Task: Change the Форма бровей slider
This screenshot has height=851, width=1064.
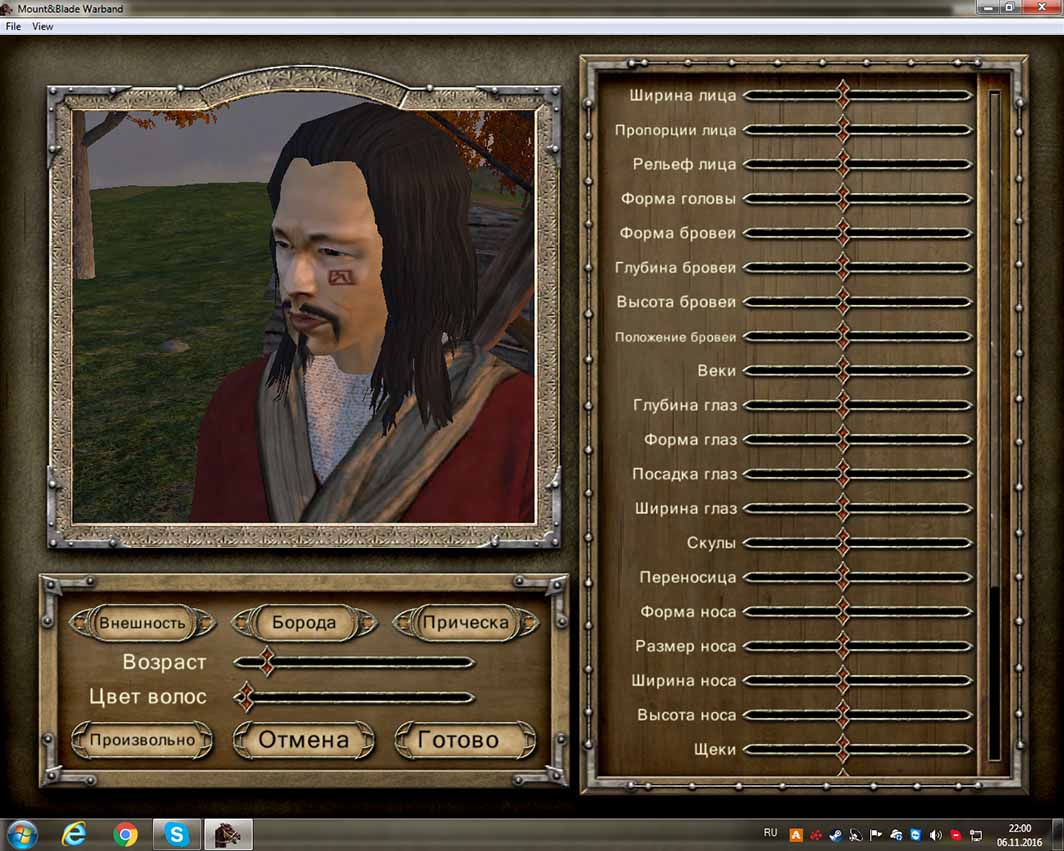Action: pyautogui.click(x=858, y=233)
